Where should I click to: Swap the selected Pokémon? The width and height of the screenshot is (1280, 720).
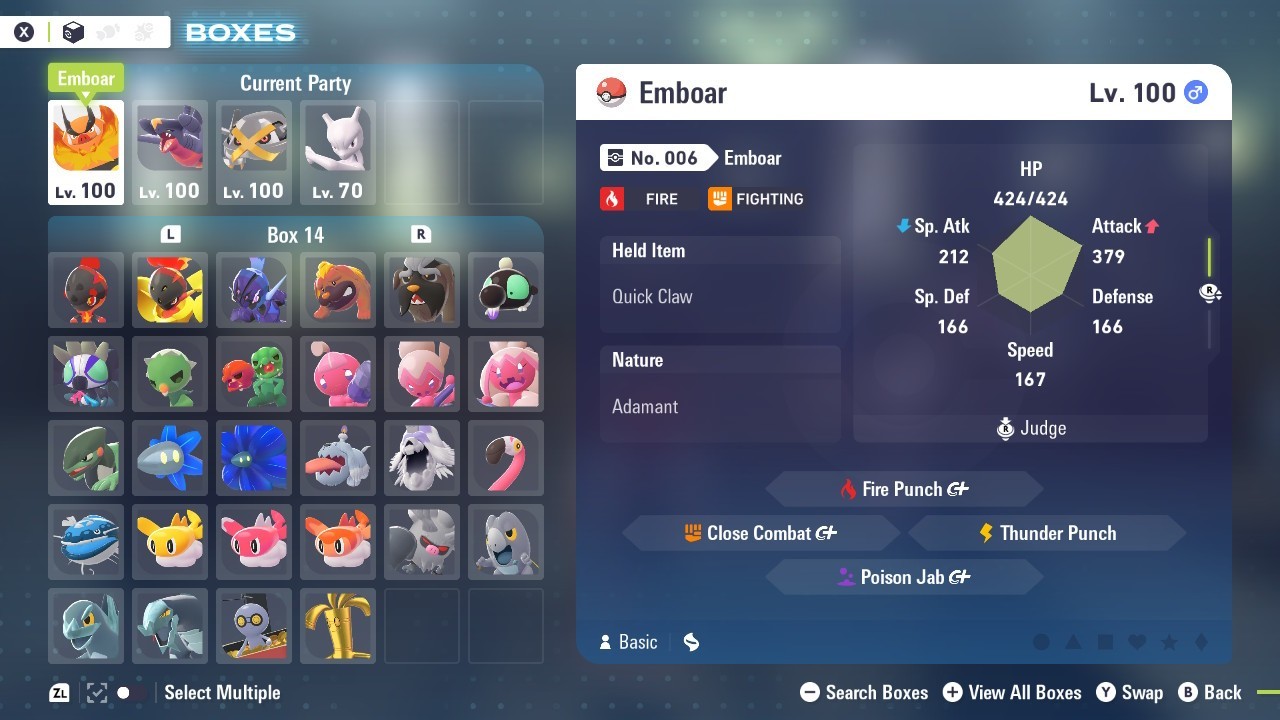pos(1130,692)
